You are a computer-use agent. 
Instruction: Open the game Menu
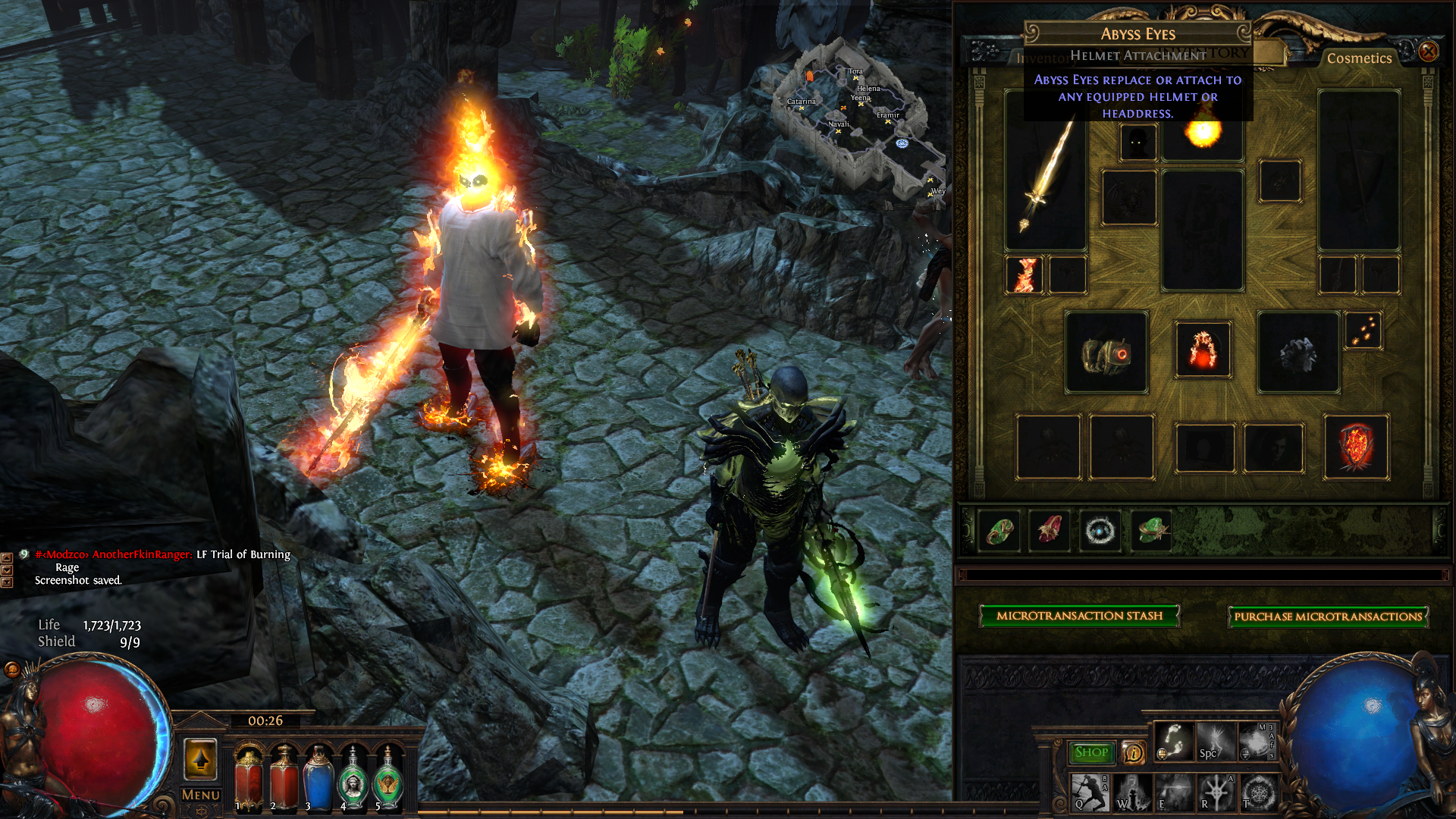coord(201,795)
